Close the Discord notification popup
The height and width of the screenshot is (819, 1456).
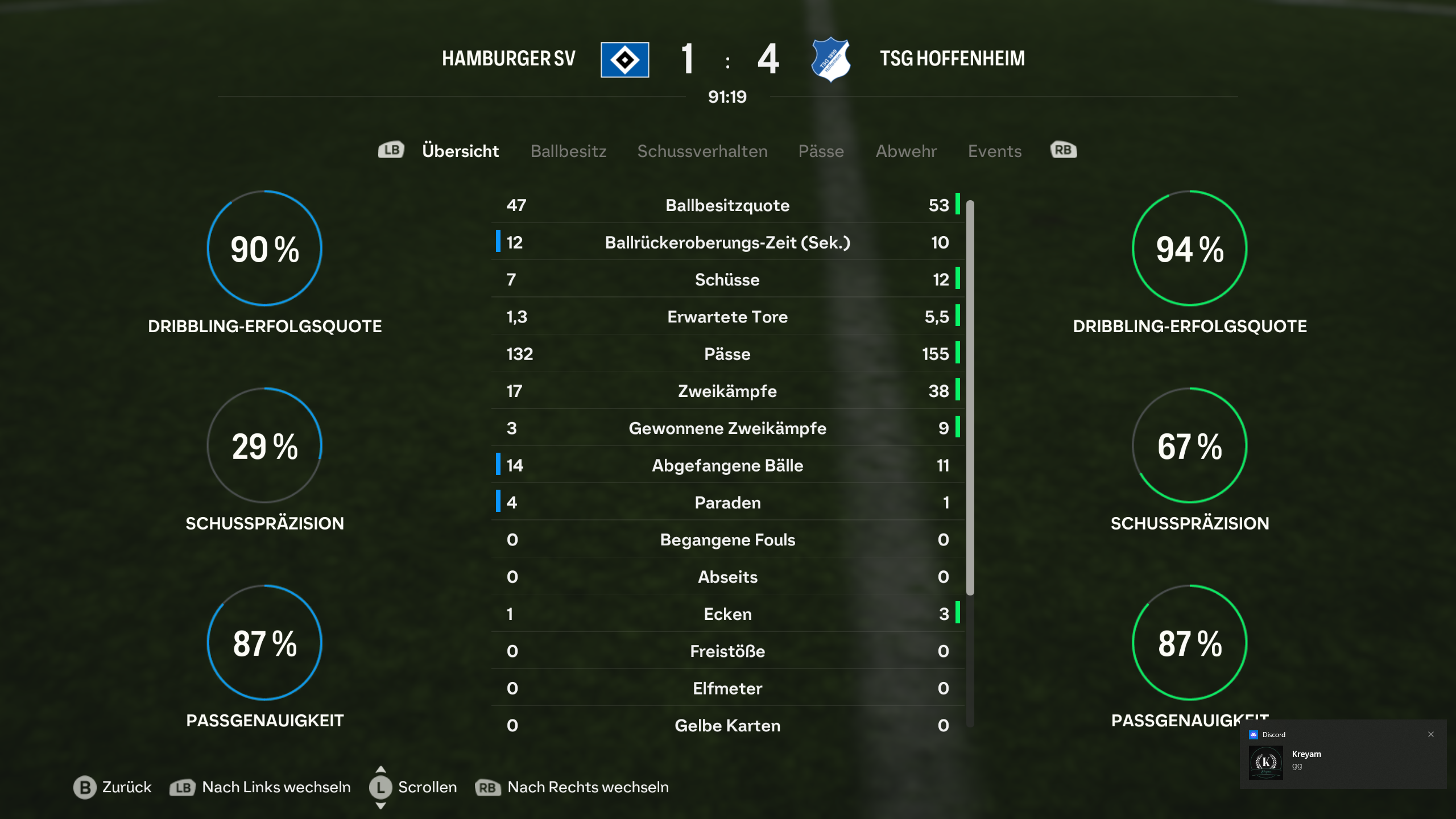tap(1431, 734)
